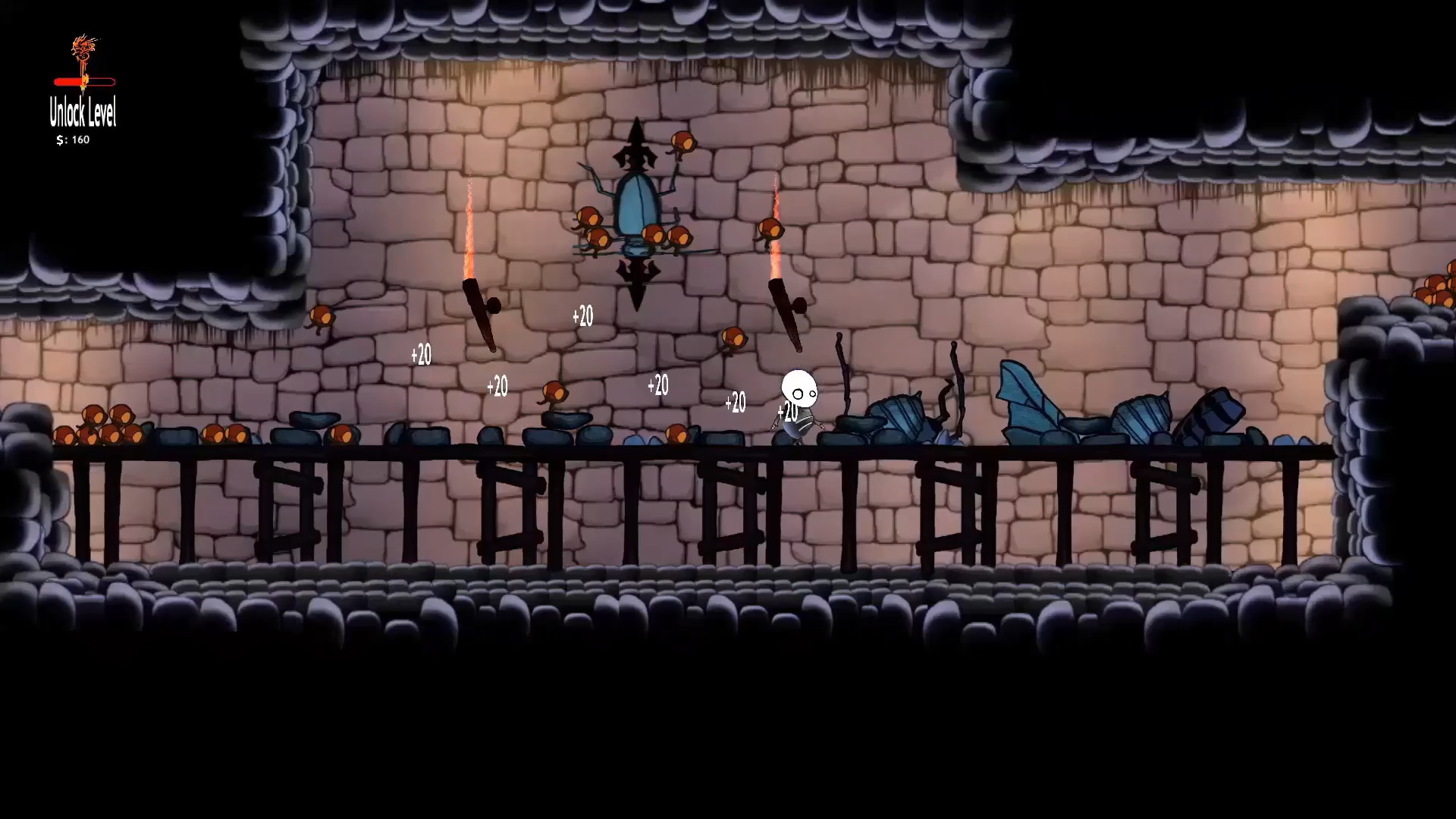Select the left wall torch
1456x819 pixels.
point(479,303)
